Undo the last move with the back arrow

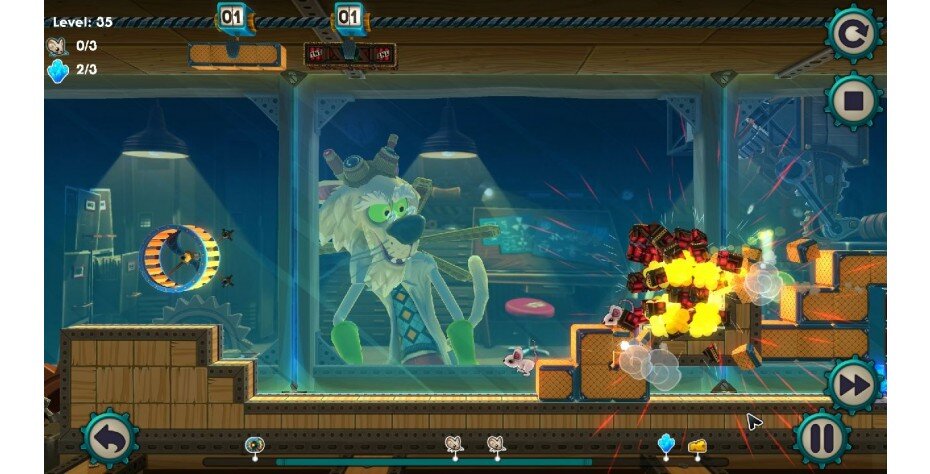pyautogui.click(x=109, y=438)
